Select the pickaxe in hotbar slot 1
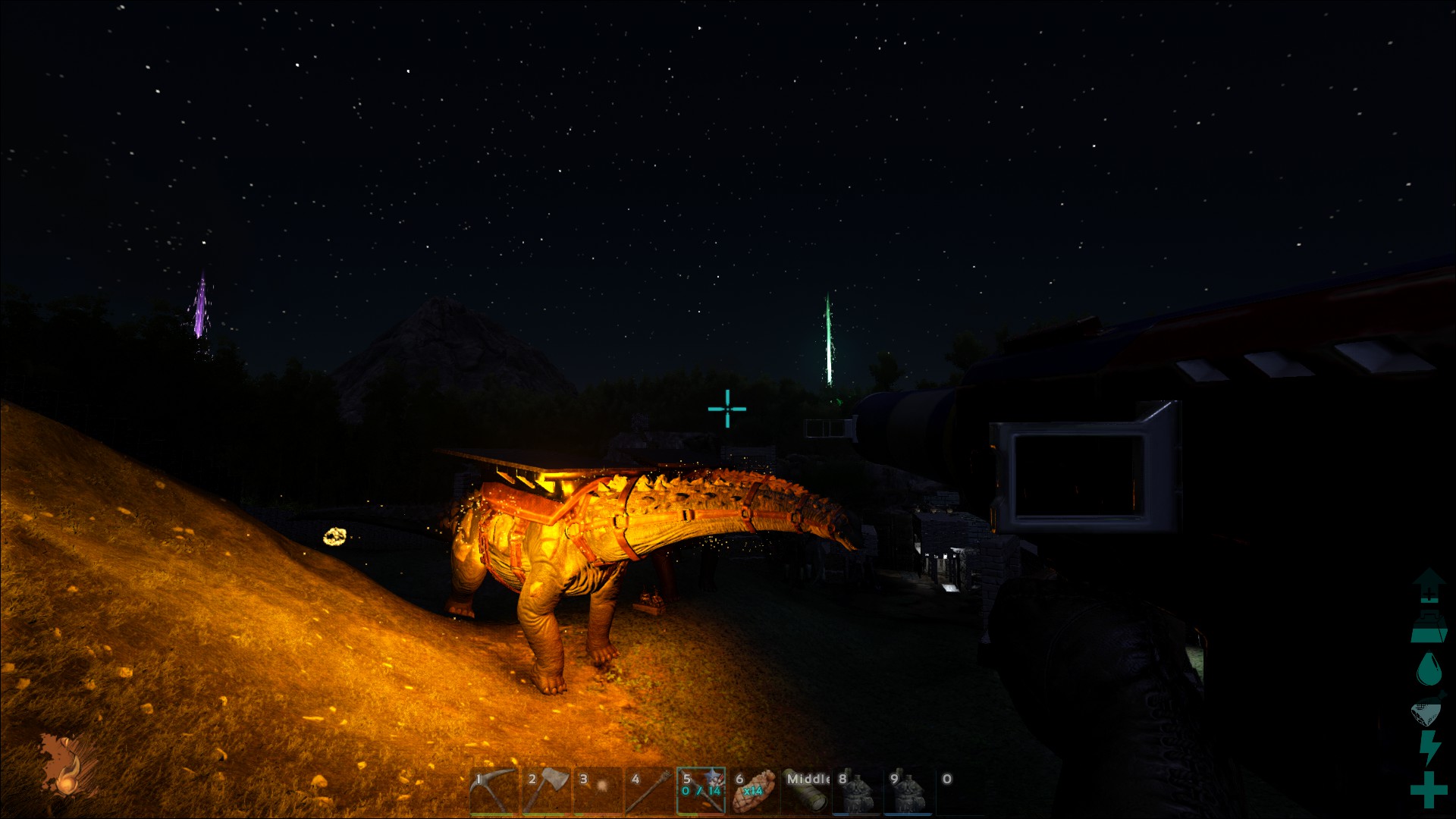The image size is (1456, 819). (x=494, y=791)
